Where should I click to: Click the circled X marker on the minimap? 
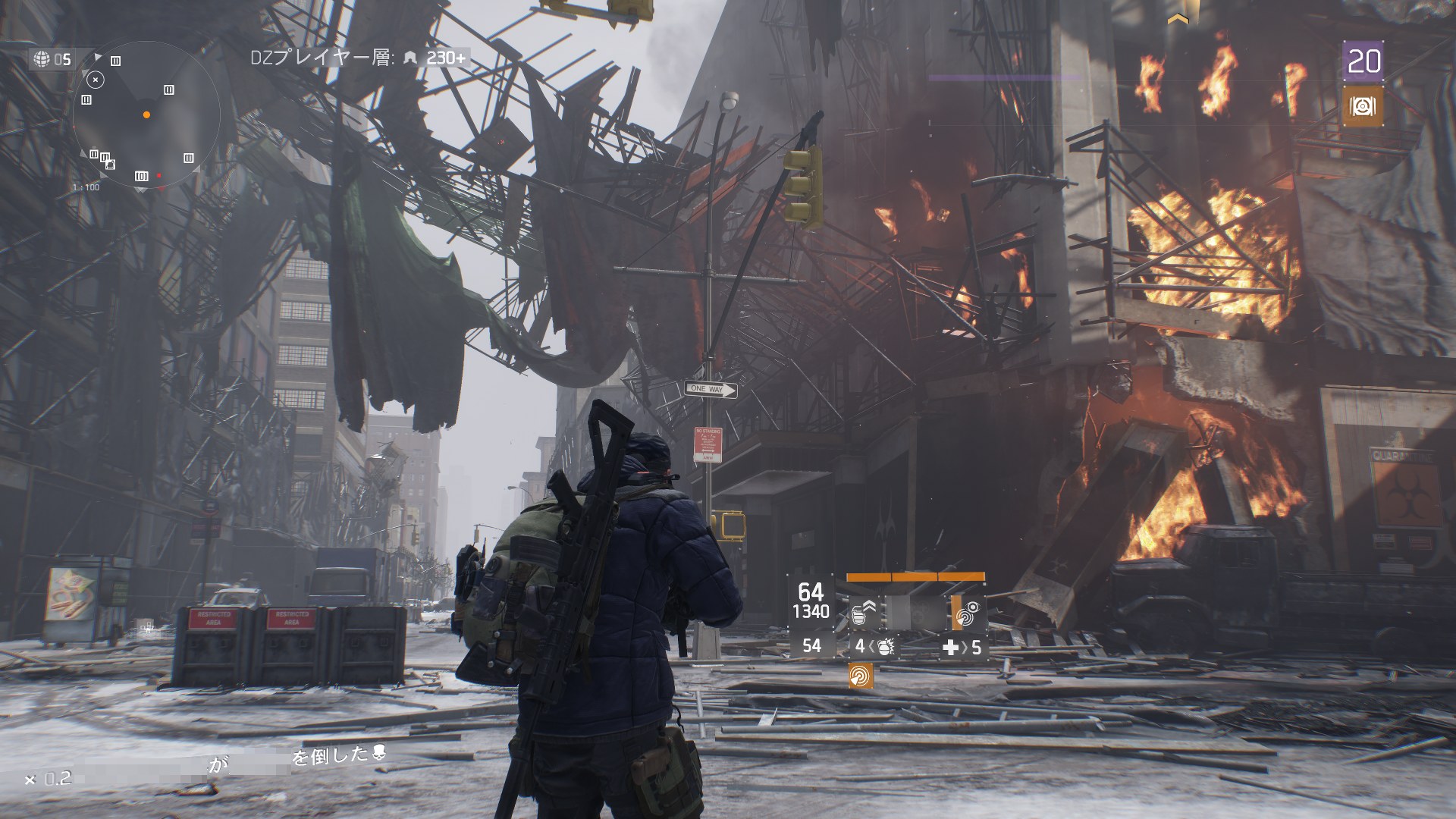[95, 79]
